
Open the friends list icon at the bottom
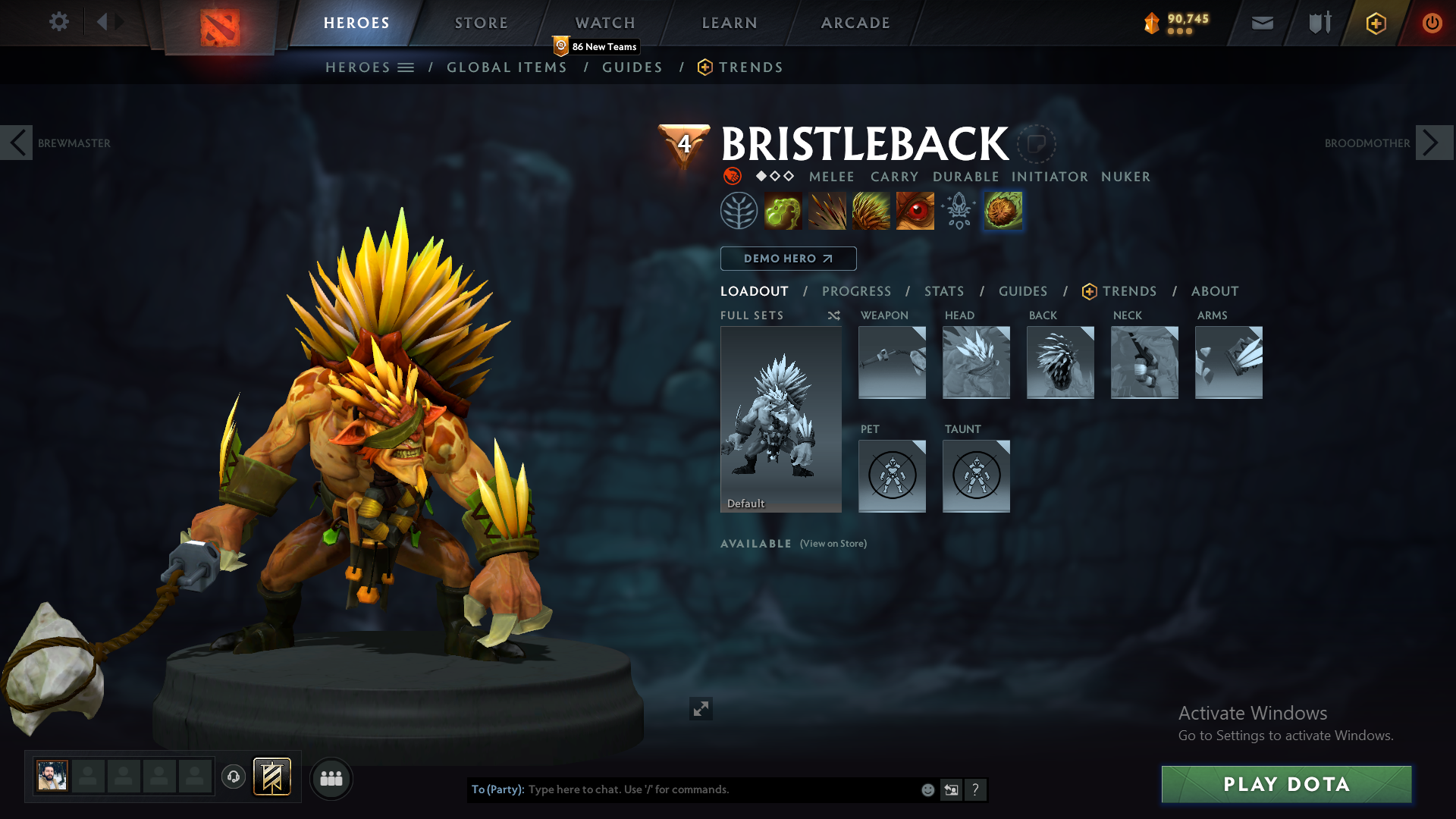point(331,779)
